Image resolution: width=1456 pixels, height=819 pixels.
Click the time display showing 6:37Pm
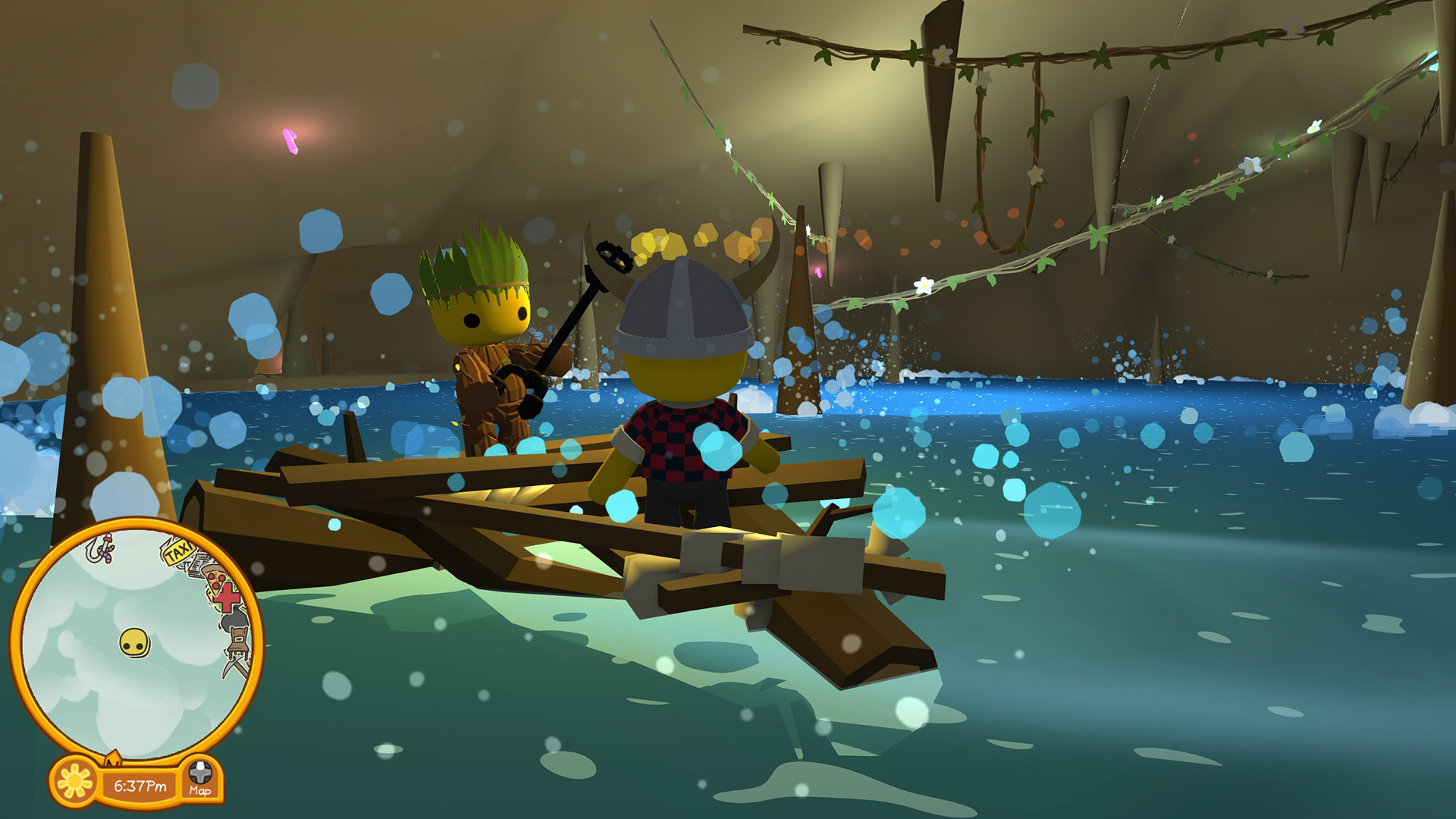(x=140, y=786)
